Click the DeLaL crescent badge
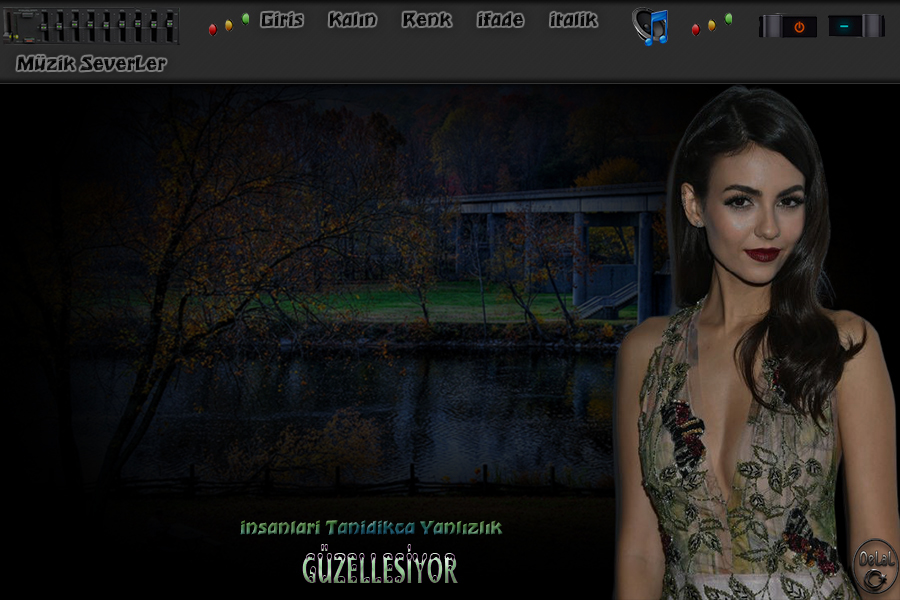 tap(877, 568)
